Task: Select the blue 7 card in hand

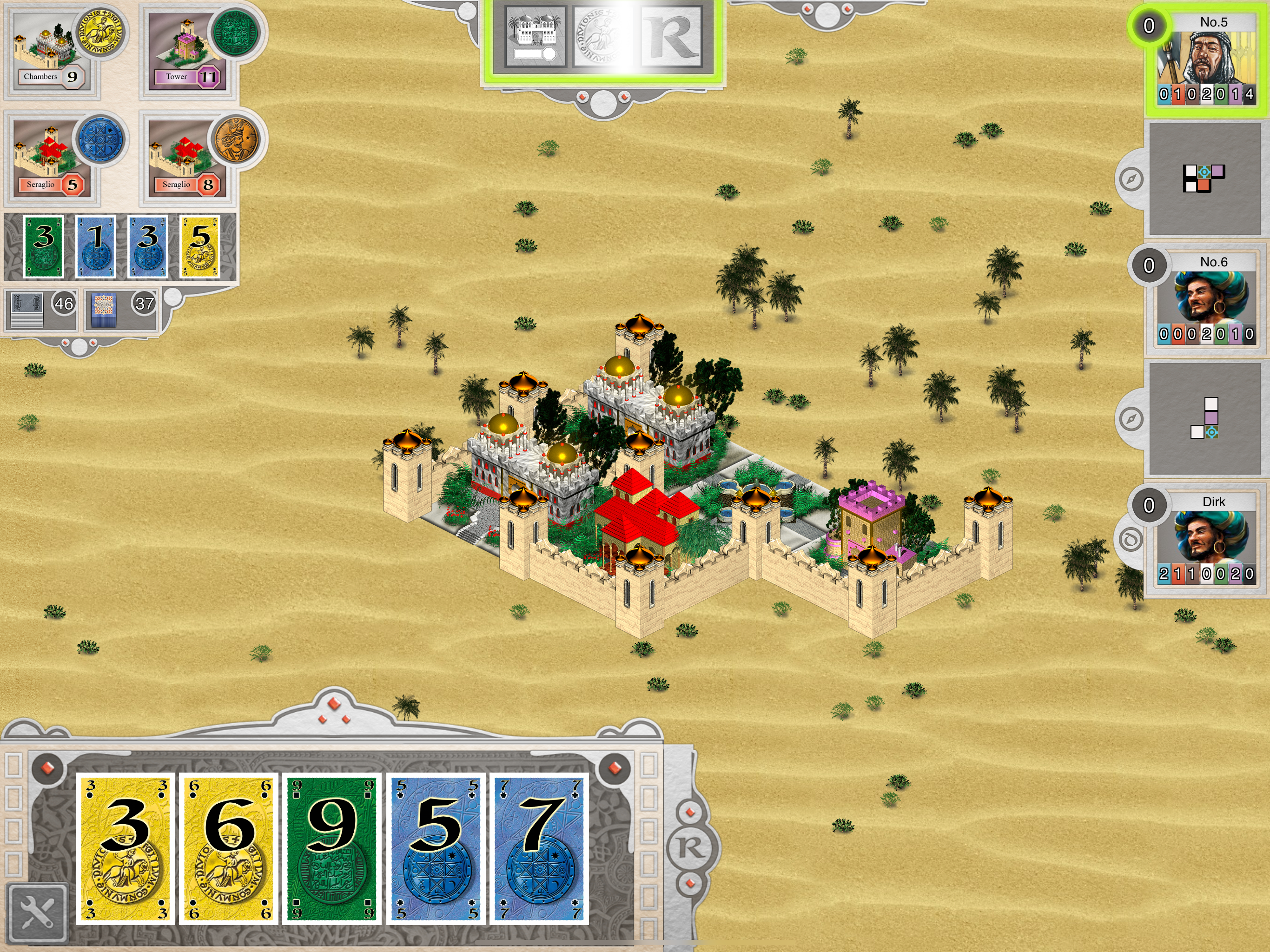Action: tap(539, 849)
